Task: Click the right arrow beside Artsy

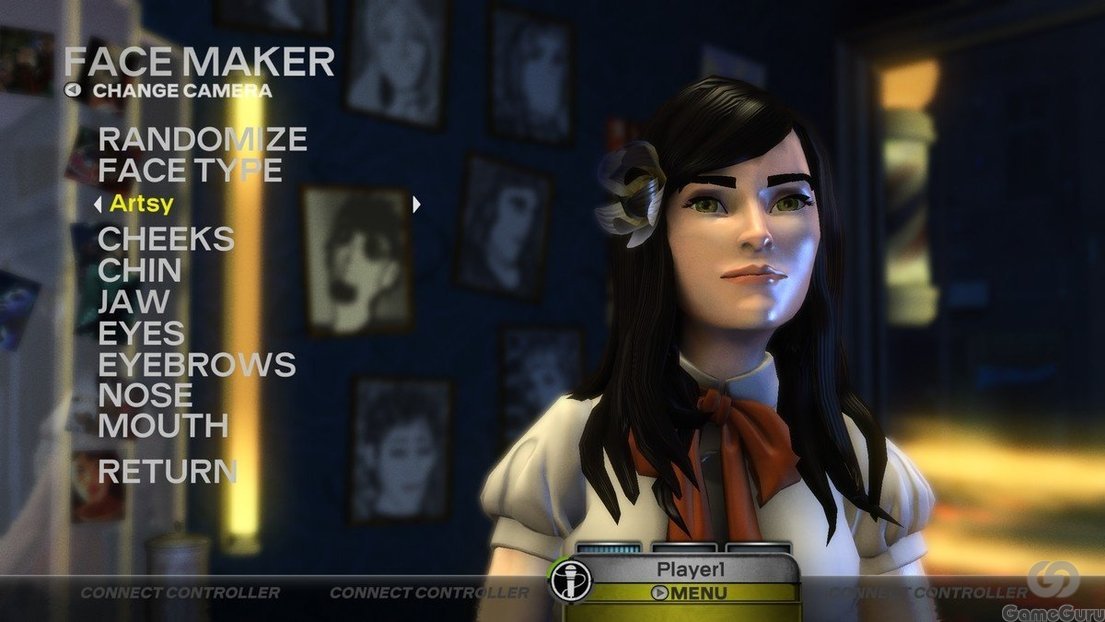Action: pyautogui.click(x=417, y=204)
